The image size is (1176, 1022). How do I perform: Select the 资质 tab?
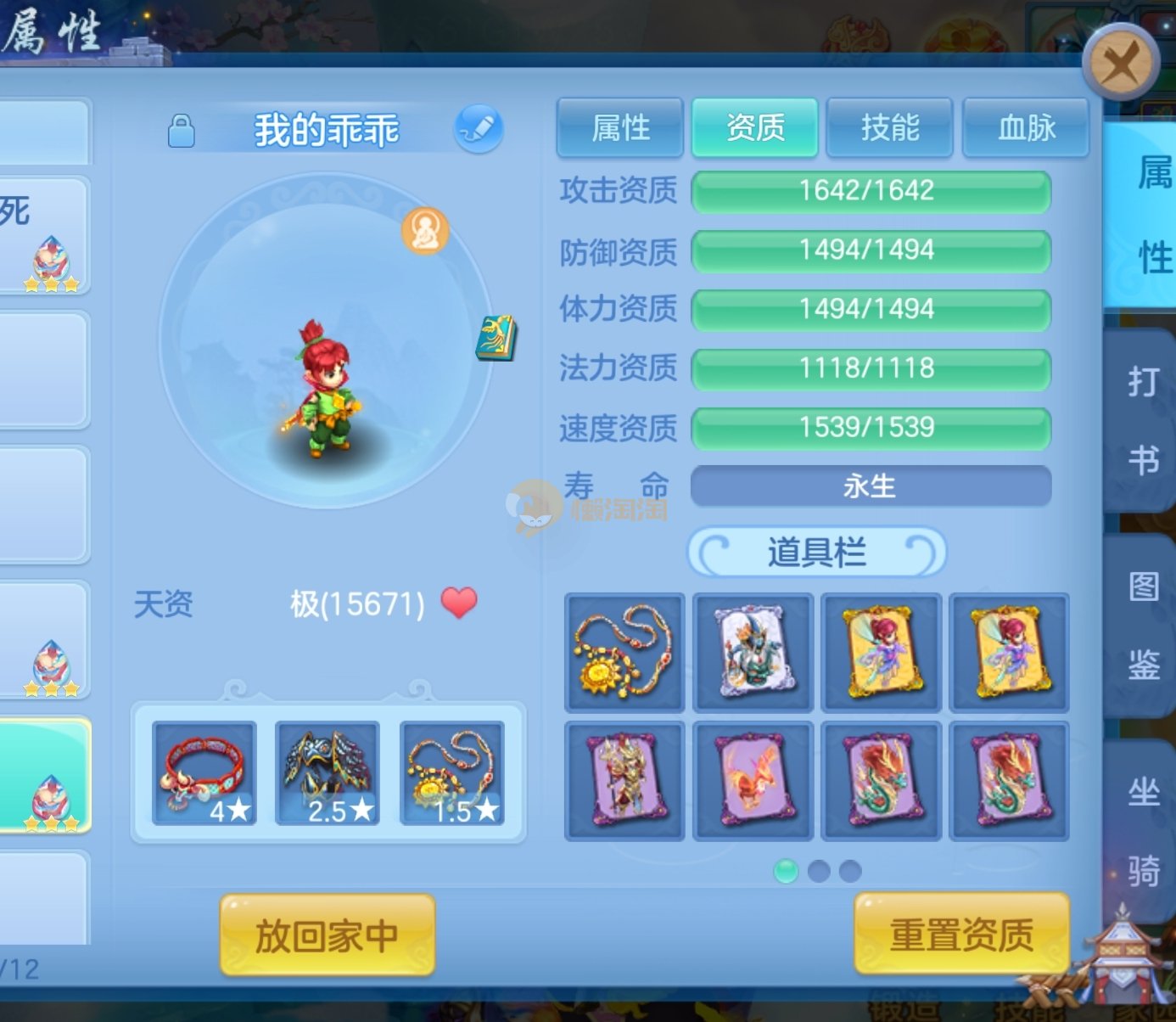point(755,128)
